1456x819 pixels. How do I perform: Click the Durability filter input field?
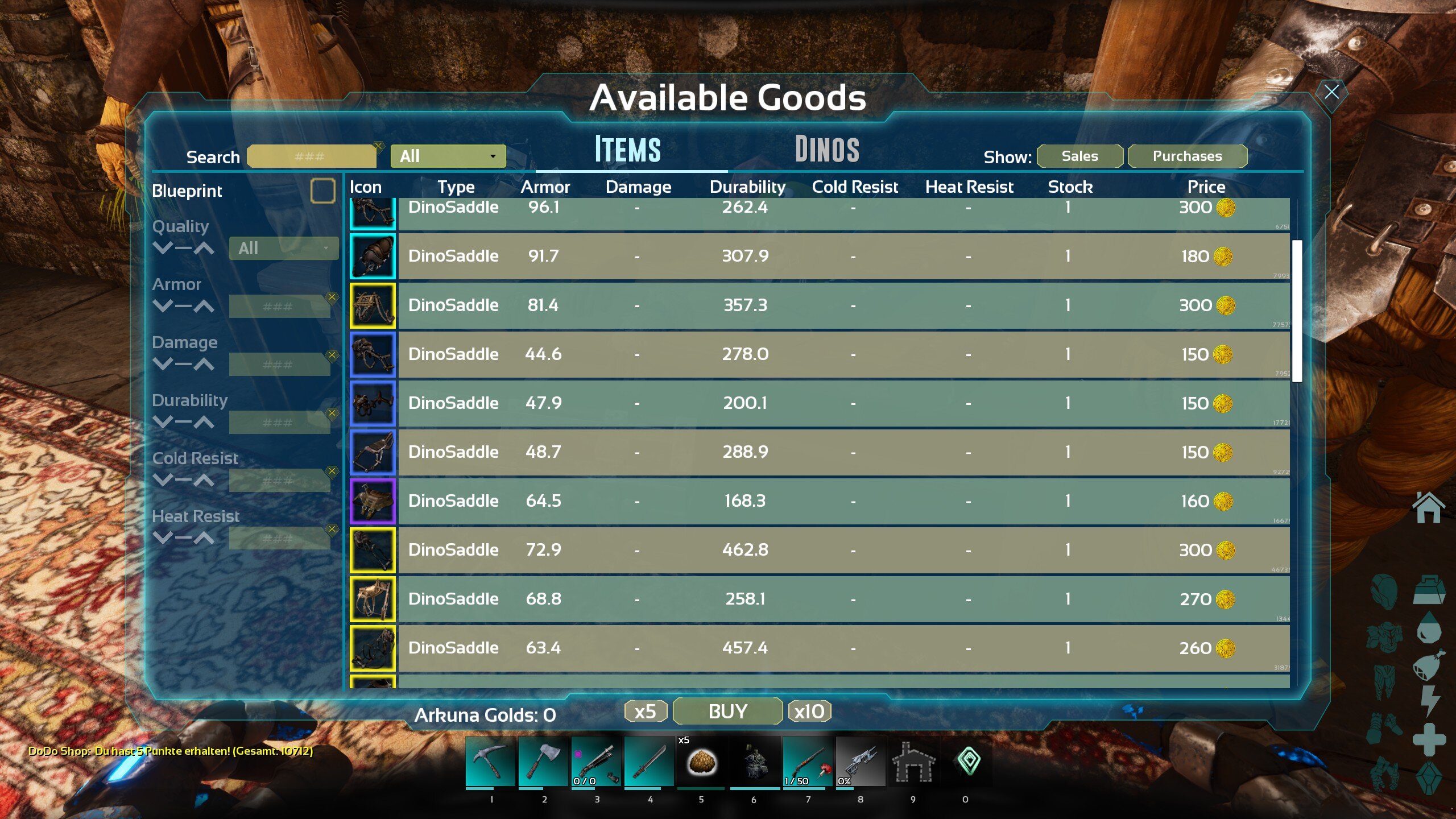279,423
